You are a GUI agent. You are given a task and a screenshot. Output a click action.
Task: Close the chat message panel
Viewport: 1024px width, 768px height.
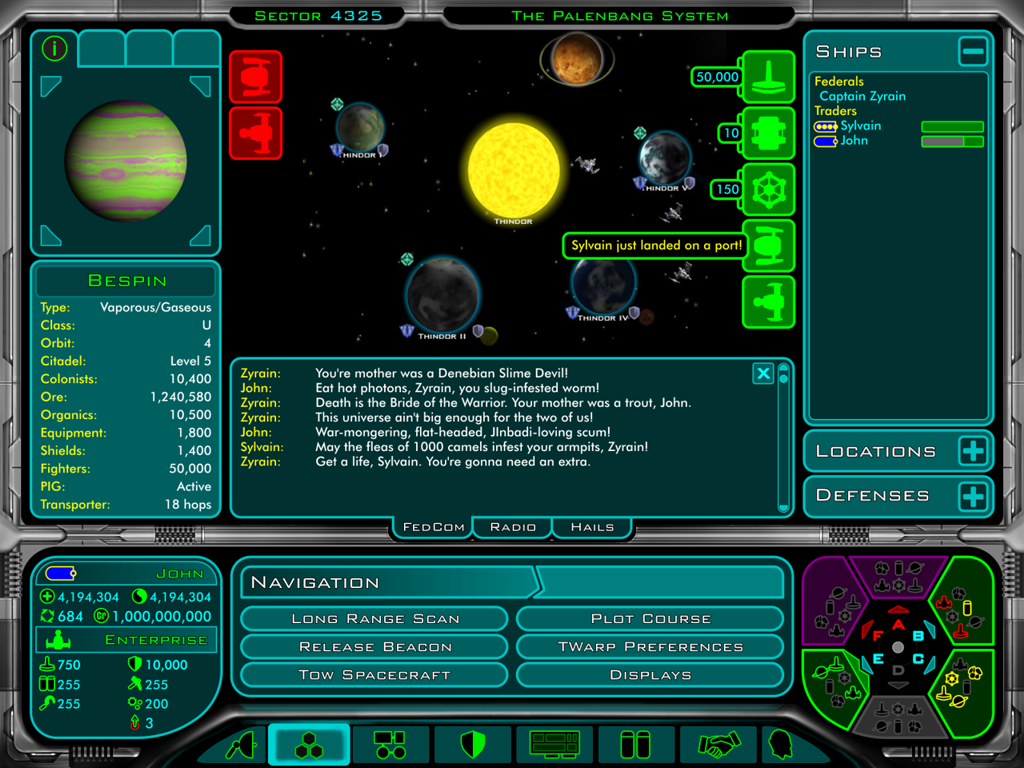click(x=763, y=374)
